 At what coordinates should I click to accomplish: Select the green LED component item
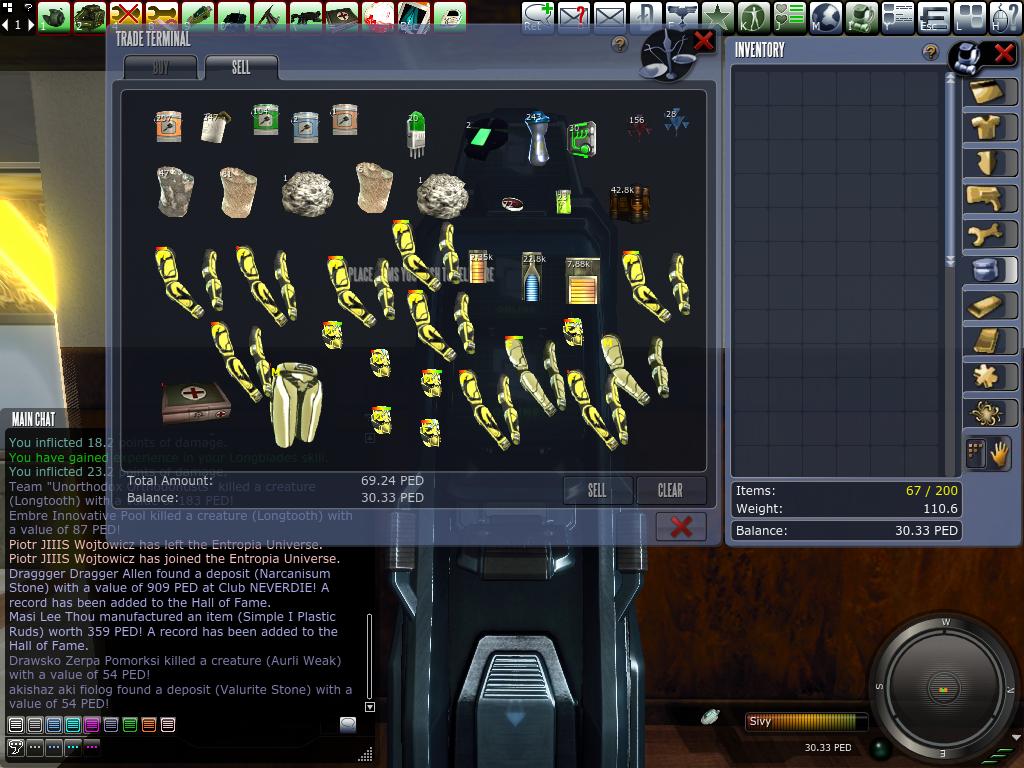416,133
